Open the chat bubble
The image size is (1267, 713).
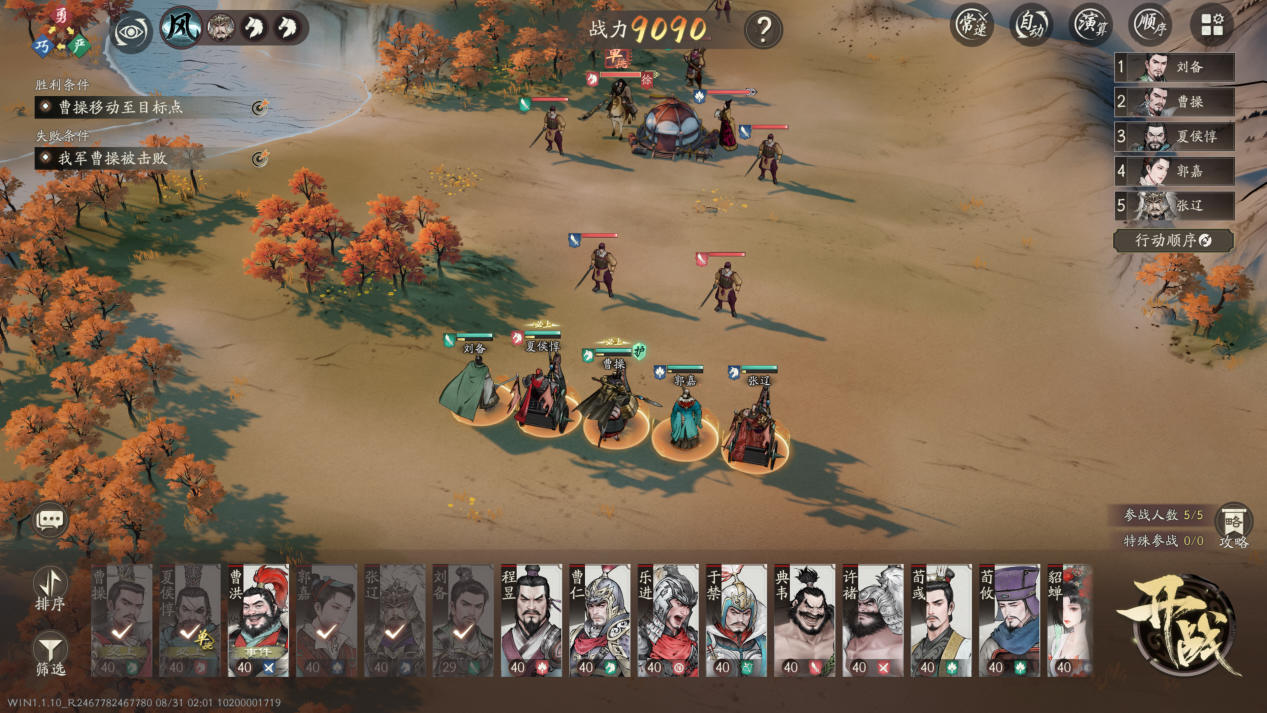(50, 520)
